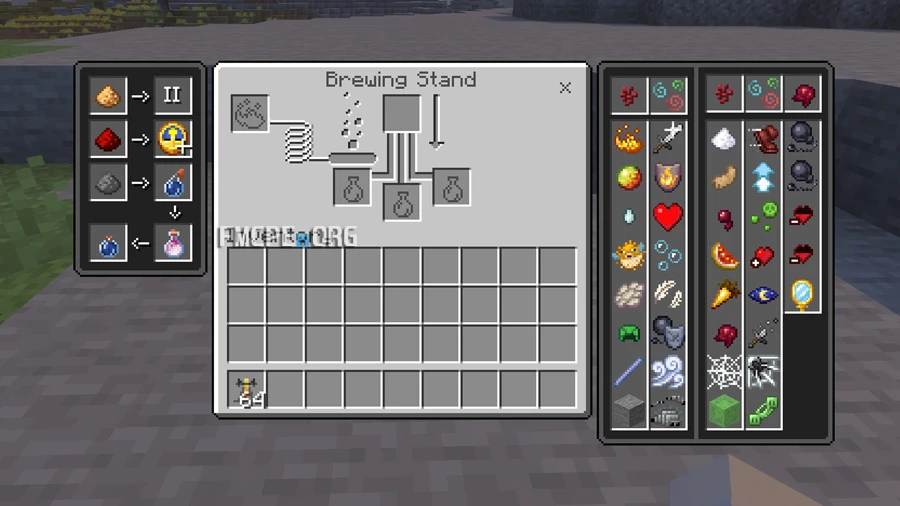Click the top ingredient slot of the brewing stand
This screenshot has height=506, width=900.
[402, 112]
